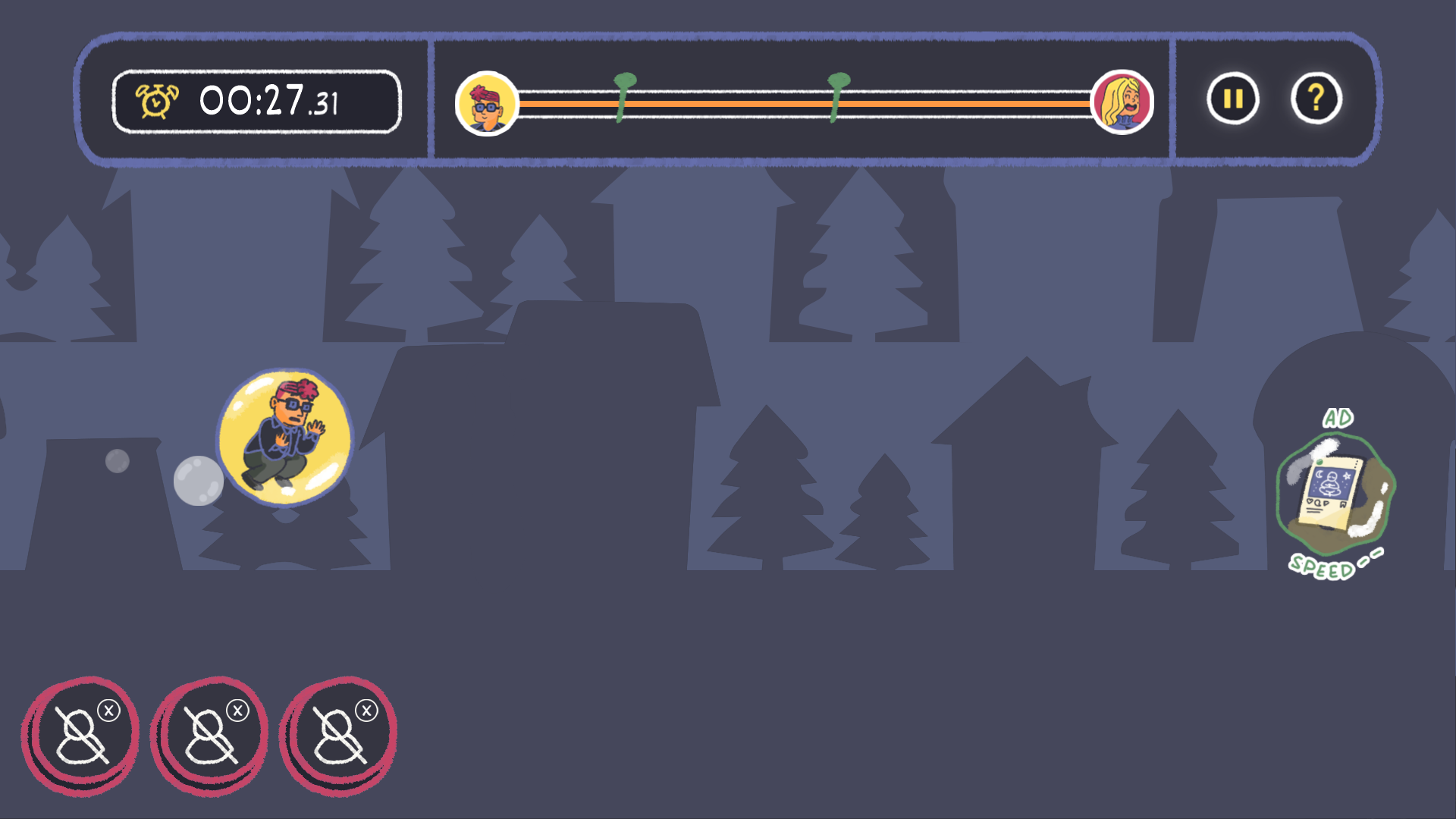Dismiss the second empty slot with its X

click(x=239, y=709)
